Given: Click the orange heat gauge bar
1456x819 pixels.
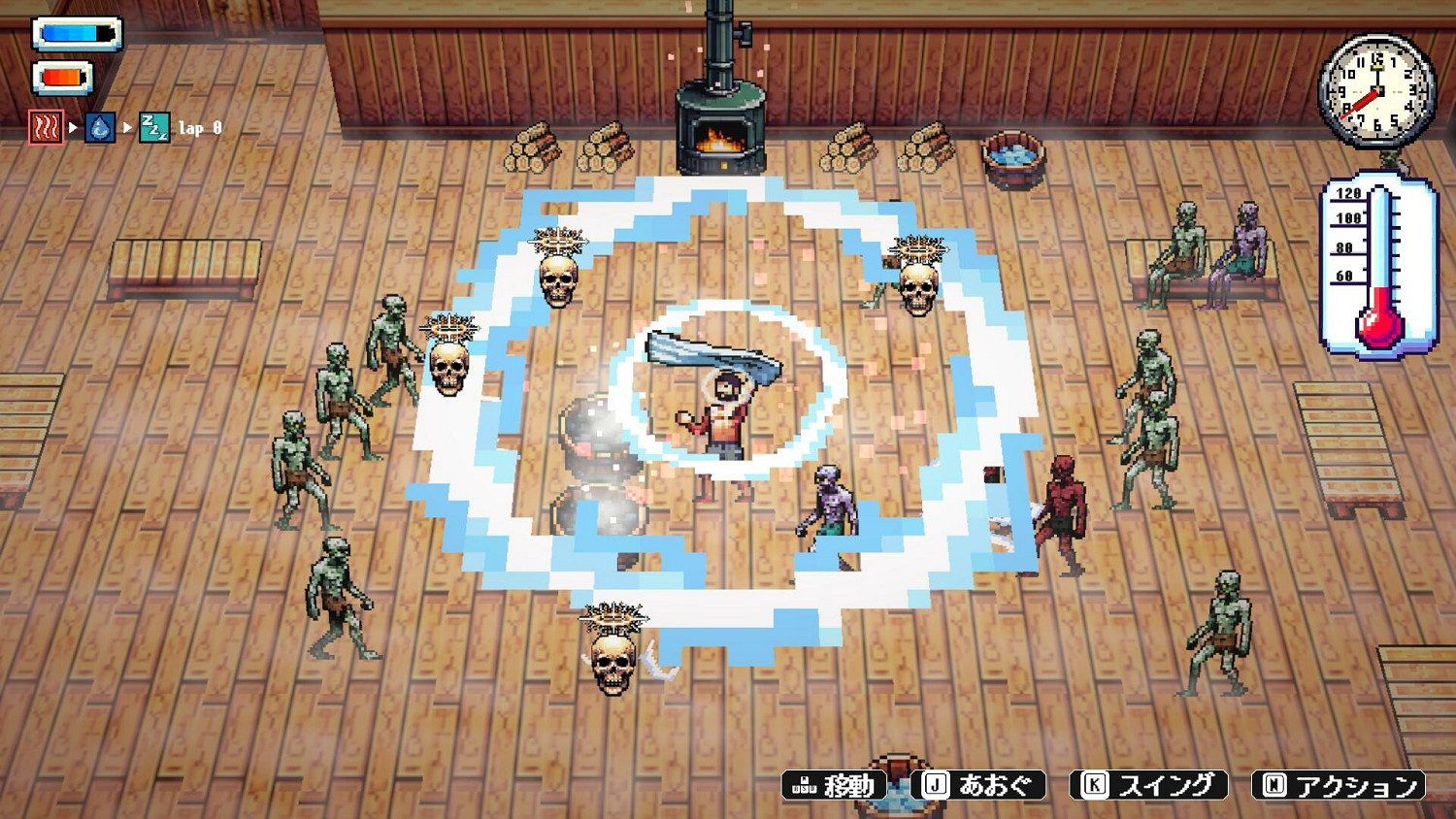Looking at the screenshot, I should (60, 77).
